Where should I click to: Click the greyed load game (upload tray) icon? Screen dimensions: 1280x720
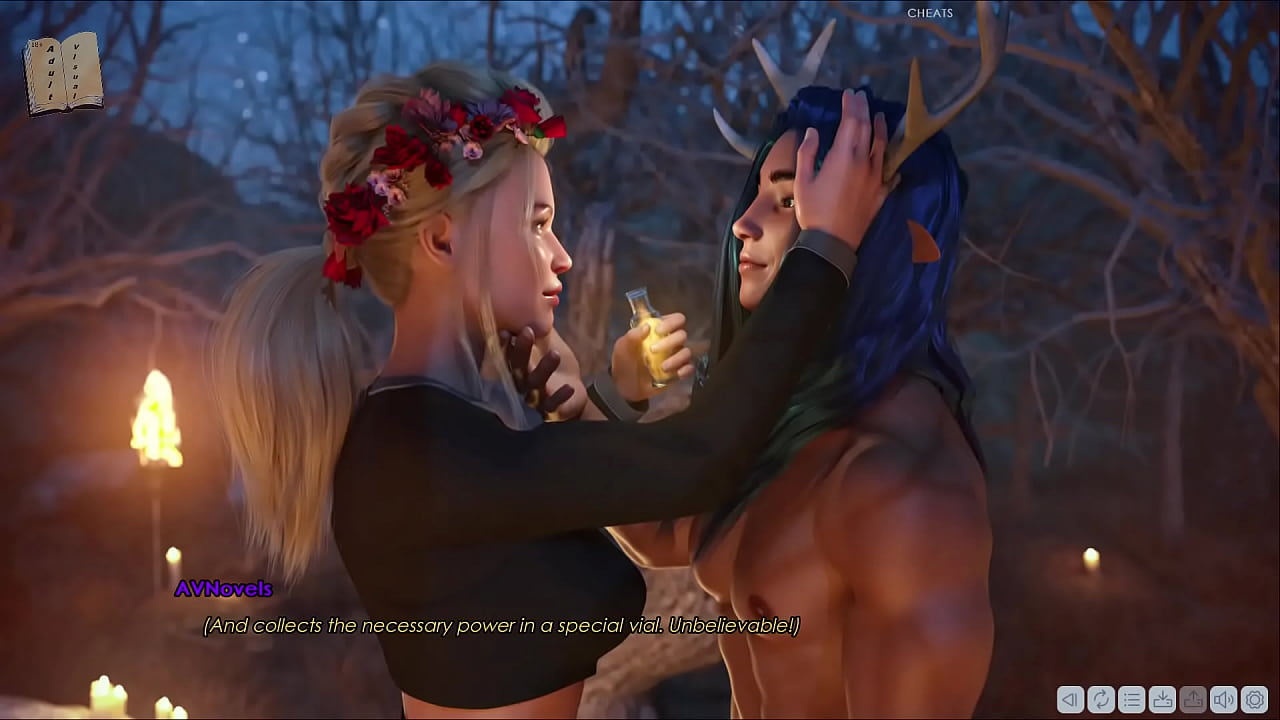pyautogui.click(x=1192, y=699)
